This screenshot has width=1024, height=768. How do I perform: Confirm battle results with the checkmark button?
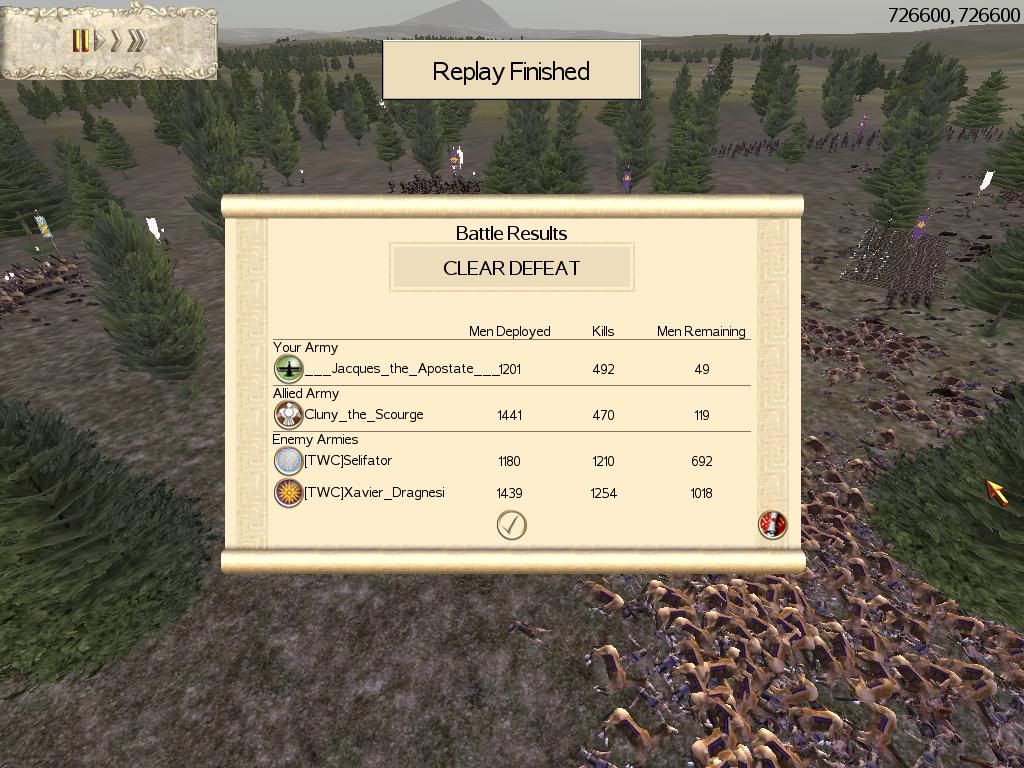[x=511, y=525]
